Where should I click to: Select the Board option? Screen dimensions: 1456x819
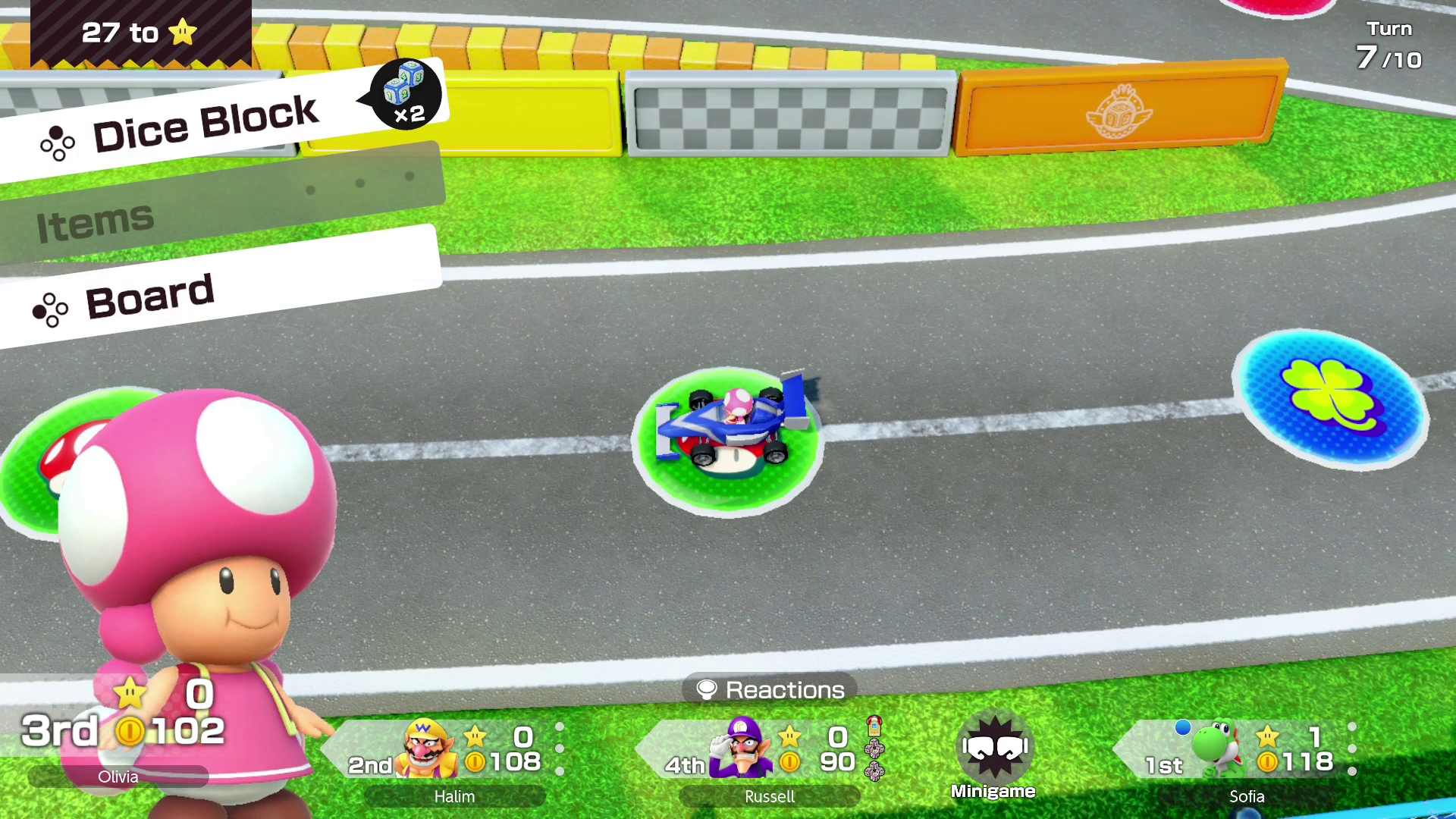149,297
